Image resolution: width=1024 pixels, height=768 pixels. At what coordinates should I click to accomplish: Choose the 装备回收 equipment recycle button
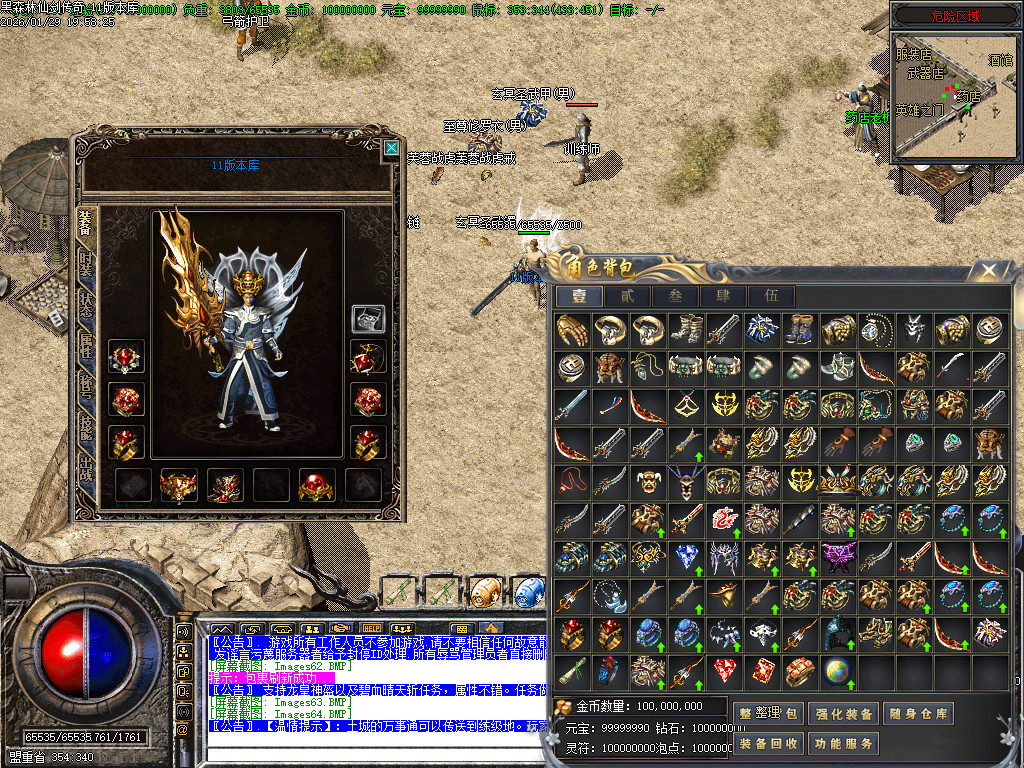tap(769, 743)
